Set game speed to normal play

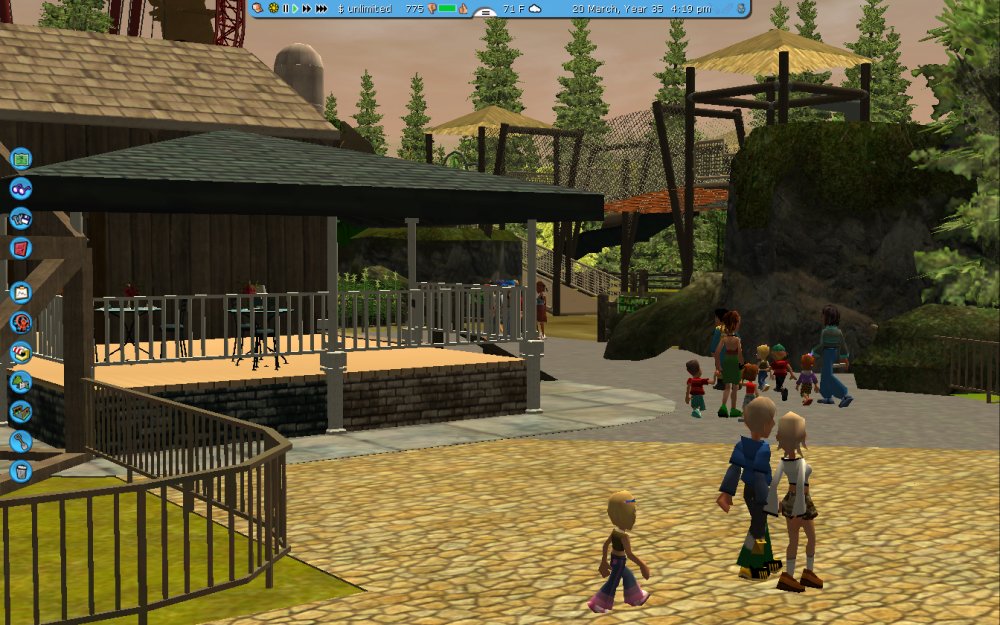[295, 8]
